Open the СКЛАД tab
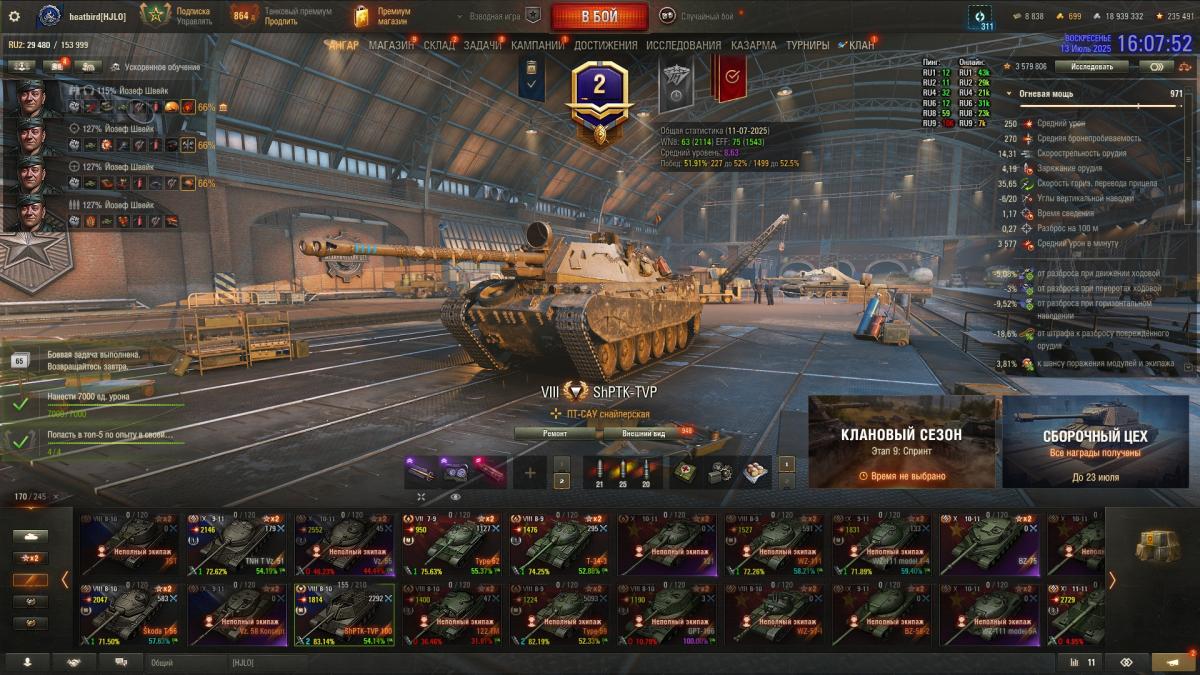 tap(439, 45)
